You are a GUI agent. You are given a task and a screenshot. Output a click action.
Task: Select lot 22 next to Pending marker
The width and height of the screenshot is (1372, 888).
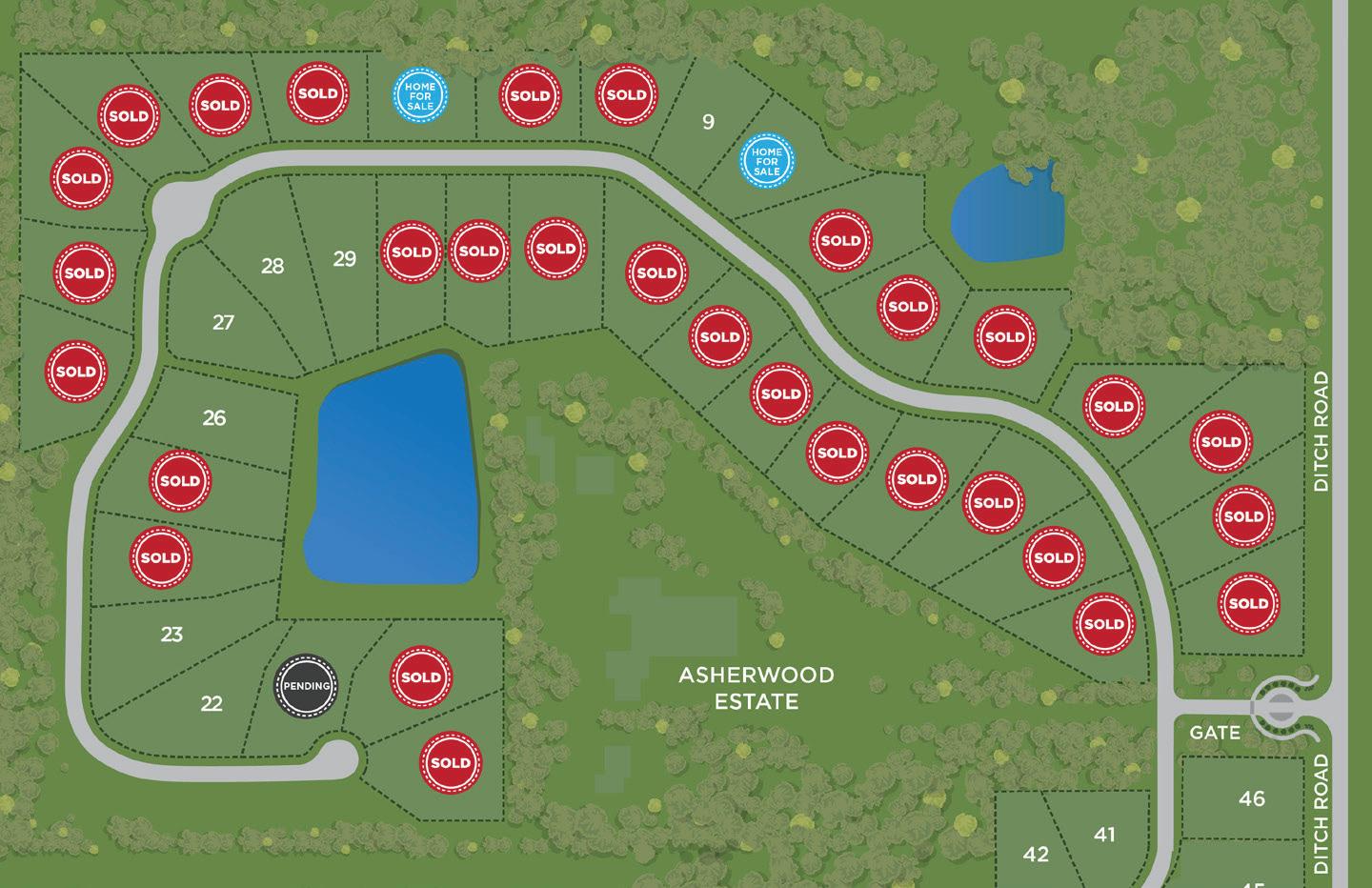click(x=212, y=704)
